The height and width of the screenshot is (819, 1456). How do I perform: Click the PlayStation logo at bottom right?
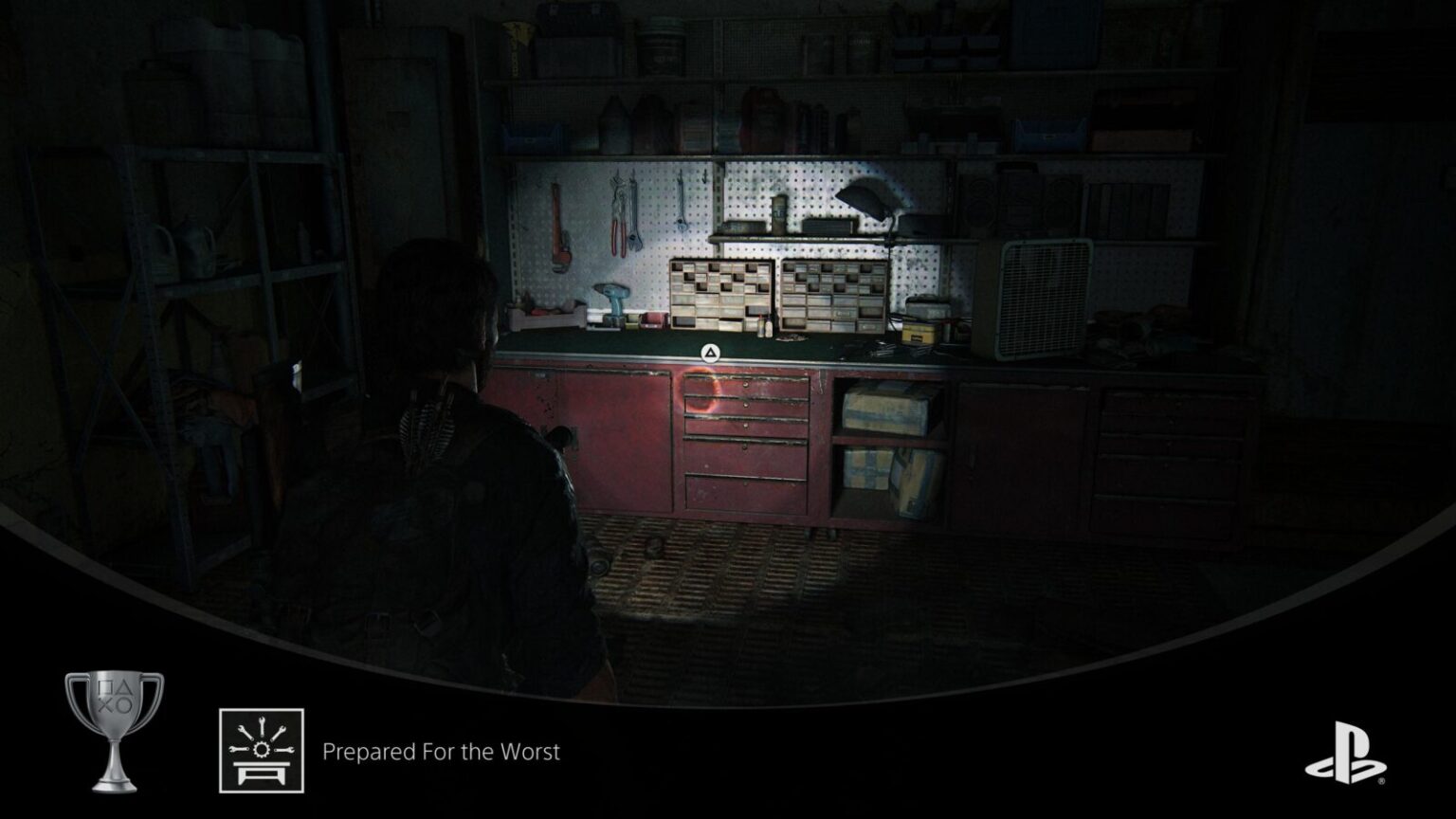coord(1343,751)
